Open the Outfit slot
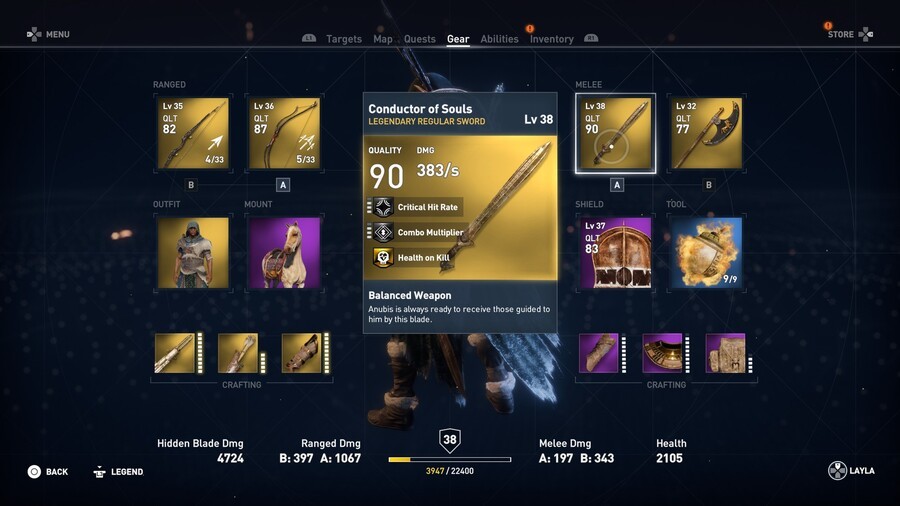The image size is (900, 506). pos(193,253)
